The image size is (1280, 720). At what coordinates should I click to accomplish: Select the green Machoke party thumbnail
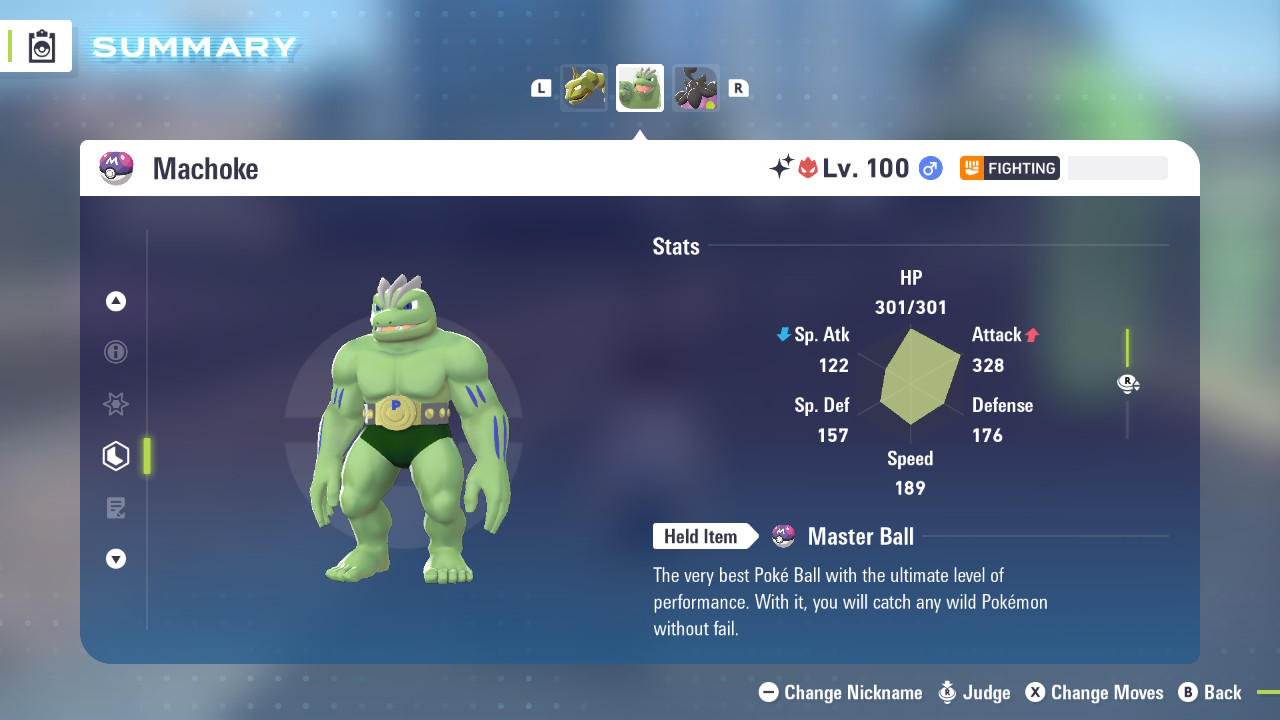(640, 88)
